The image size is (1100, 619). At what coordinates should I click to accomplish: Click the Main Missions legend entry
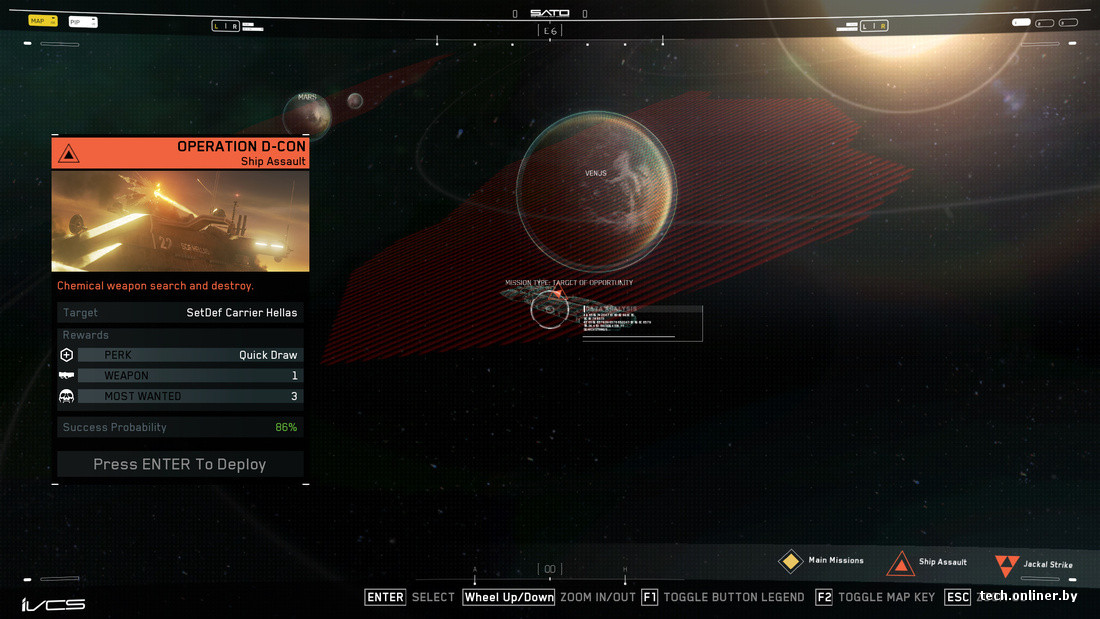[822, 561]
